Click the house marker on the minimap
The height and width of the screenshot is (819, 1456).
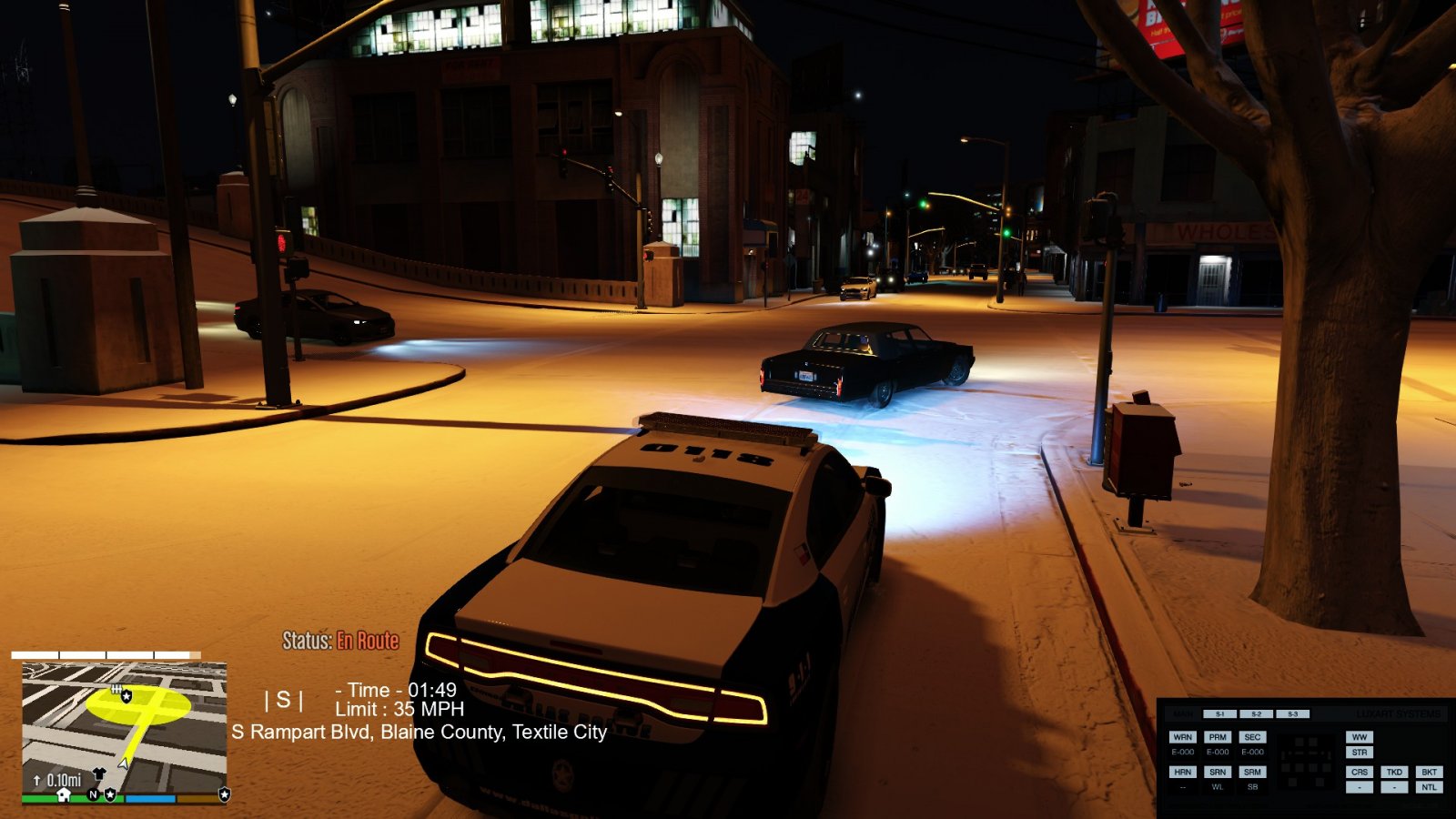point(64,794)
